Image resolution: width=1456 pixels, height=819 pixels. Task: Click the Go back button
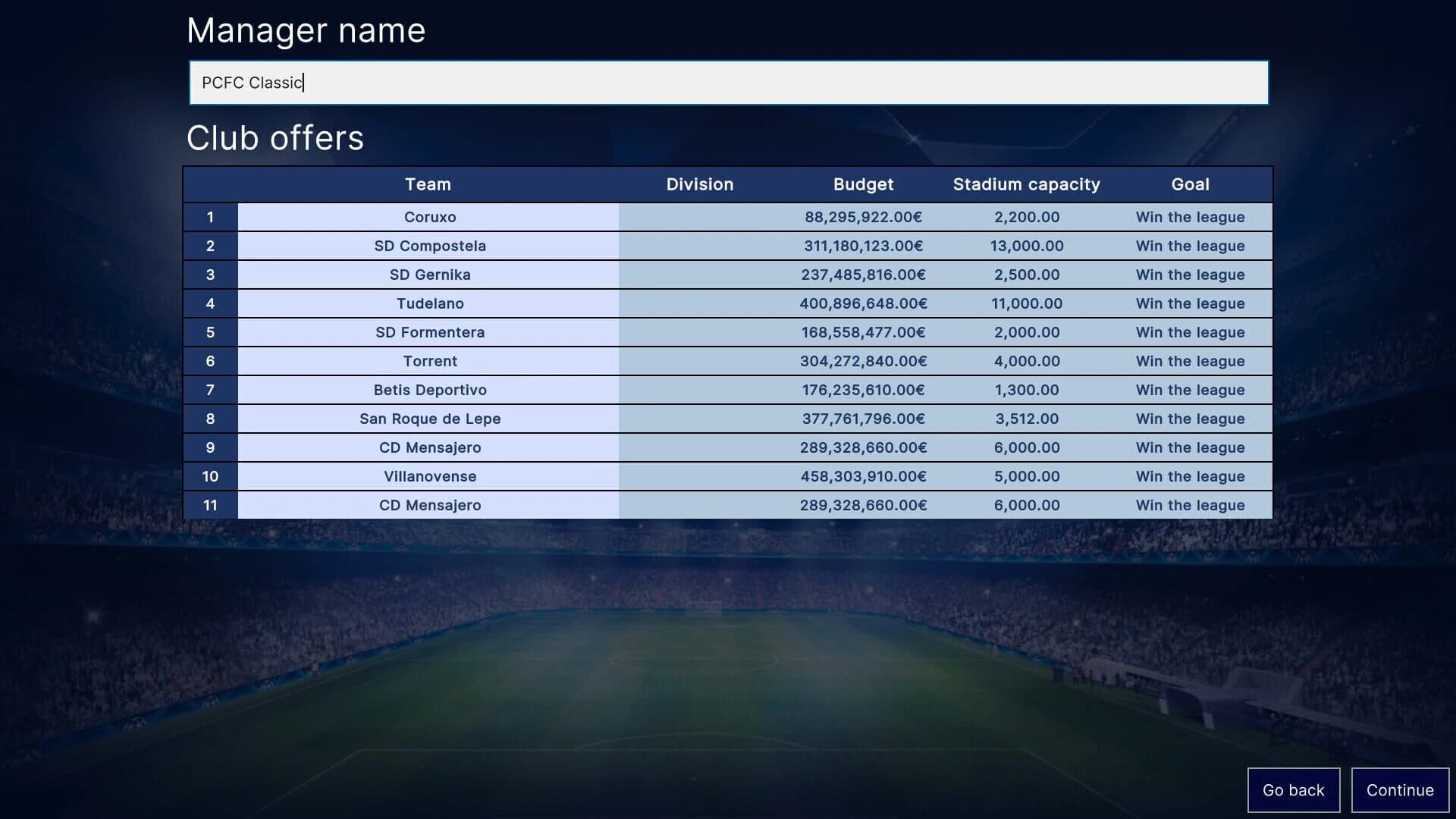tap(1294, 789)
